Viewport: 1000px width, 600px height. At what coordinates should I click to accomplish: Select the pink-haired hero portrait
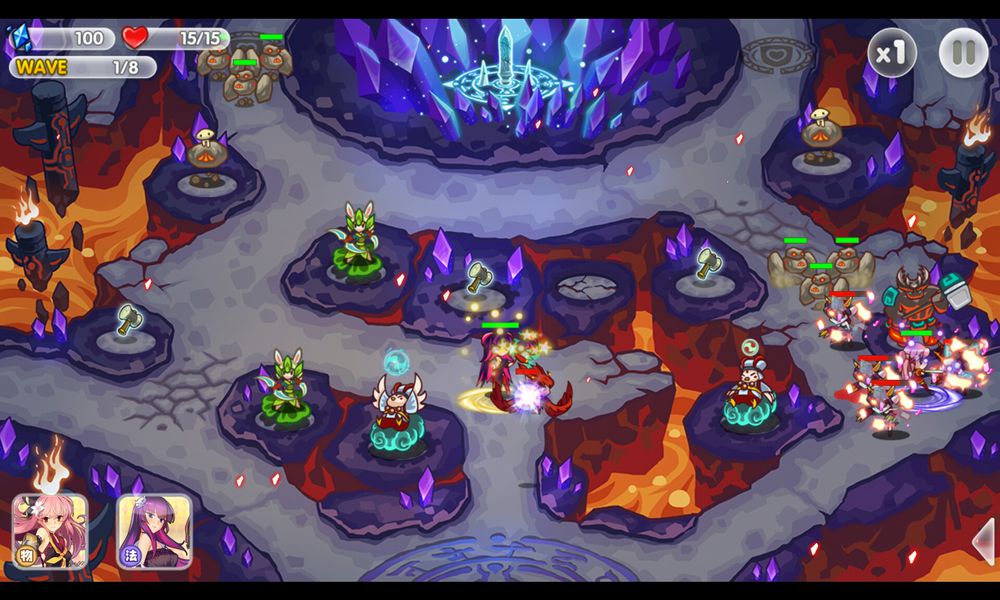(x=50, y=531)
